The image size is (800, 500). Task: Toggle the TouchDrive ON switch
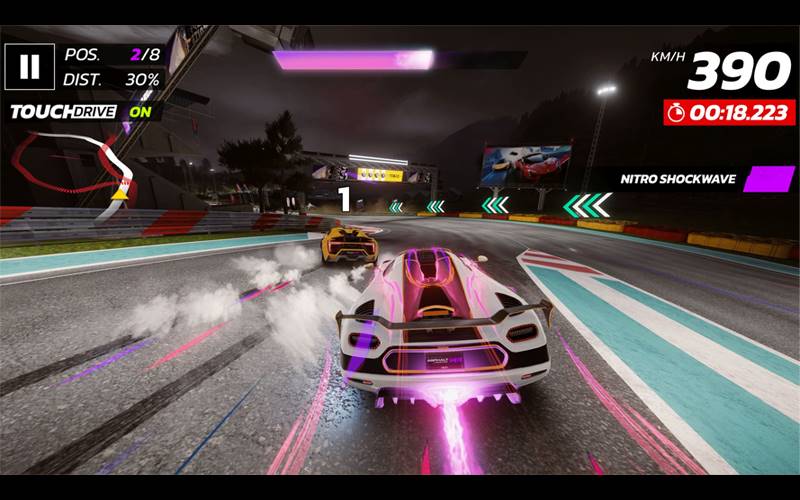coord(140,112)
